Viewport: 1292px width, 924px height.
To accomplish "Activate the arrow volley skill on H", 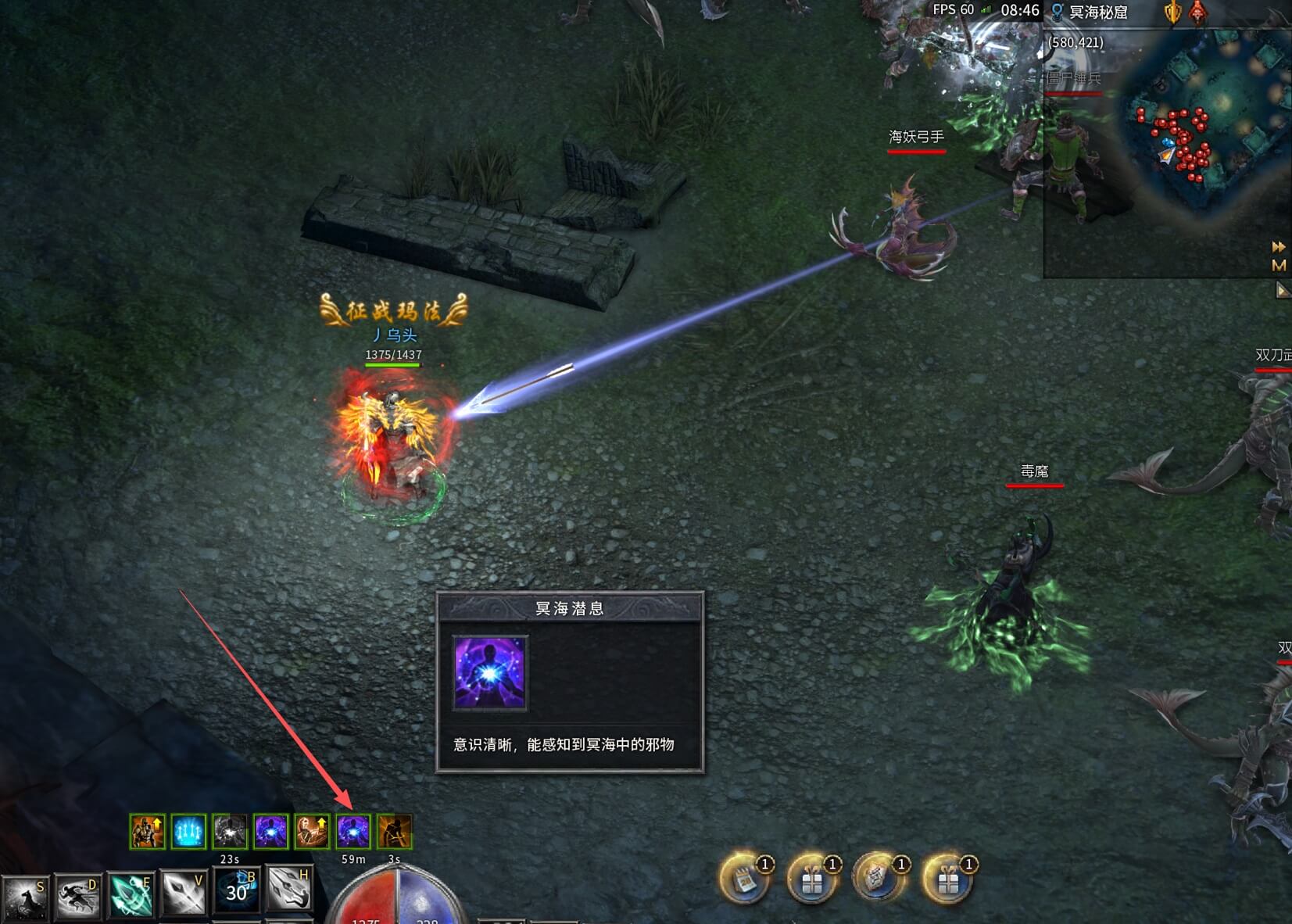I will tap(288, 889).
